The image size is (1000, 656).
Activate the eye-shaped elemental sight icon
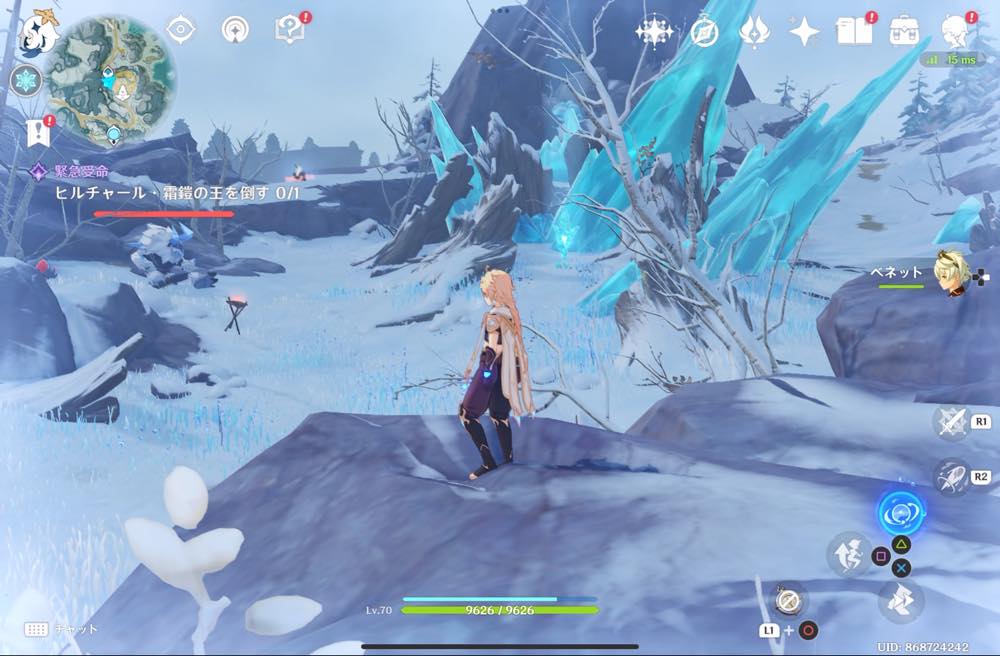[x=180, y=30]
